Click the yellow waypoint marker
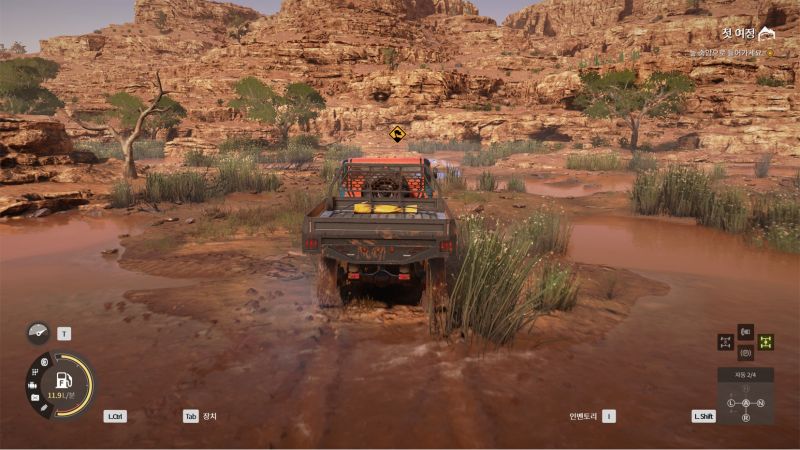The width and height of the screenshot is (800, 450). 397,134
